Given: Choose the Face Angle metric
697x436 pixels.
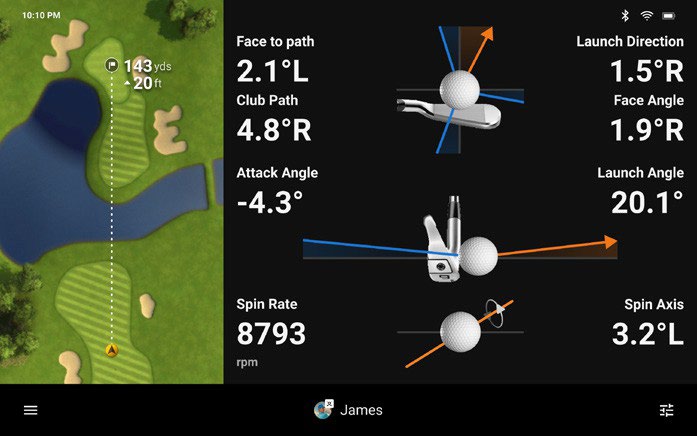Looking at the screenshot, I should point(647,119).
